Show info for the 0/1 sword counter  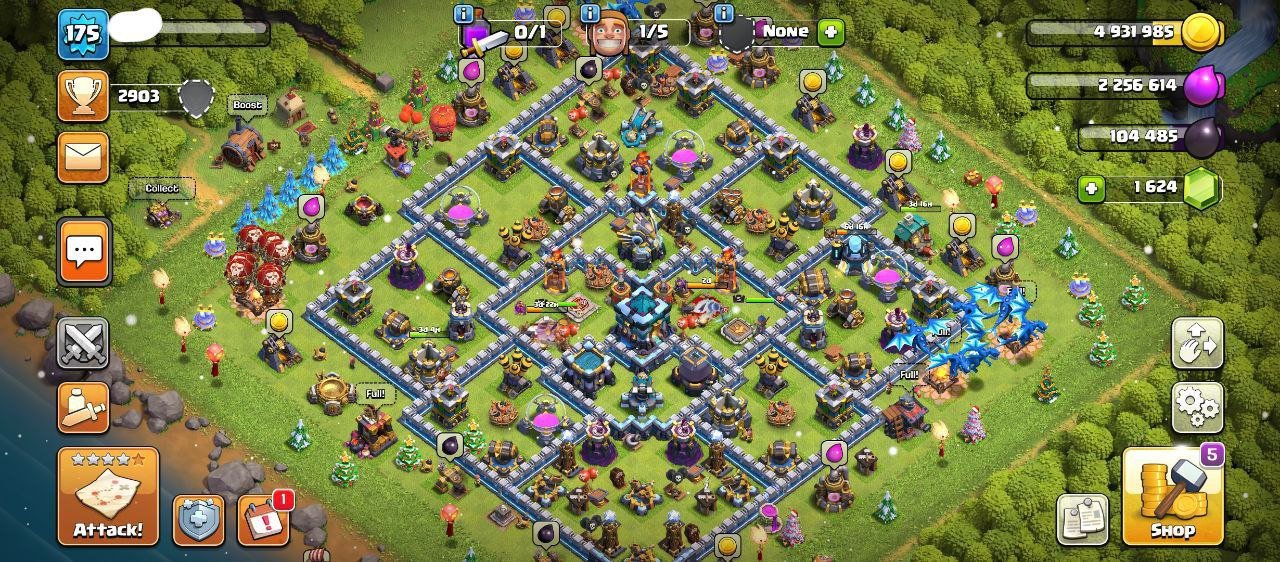(463, 14)
